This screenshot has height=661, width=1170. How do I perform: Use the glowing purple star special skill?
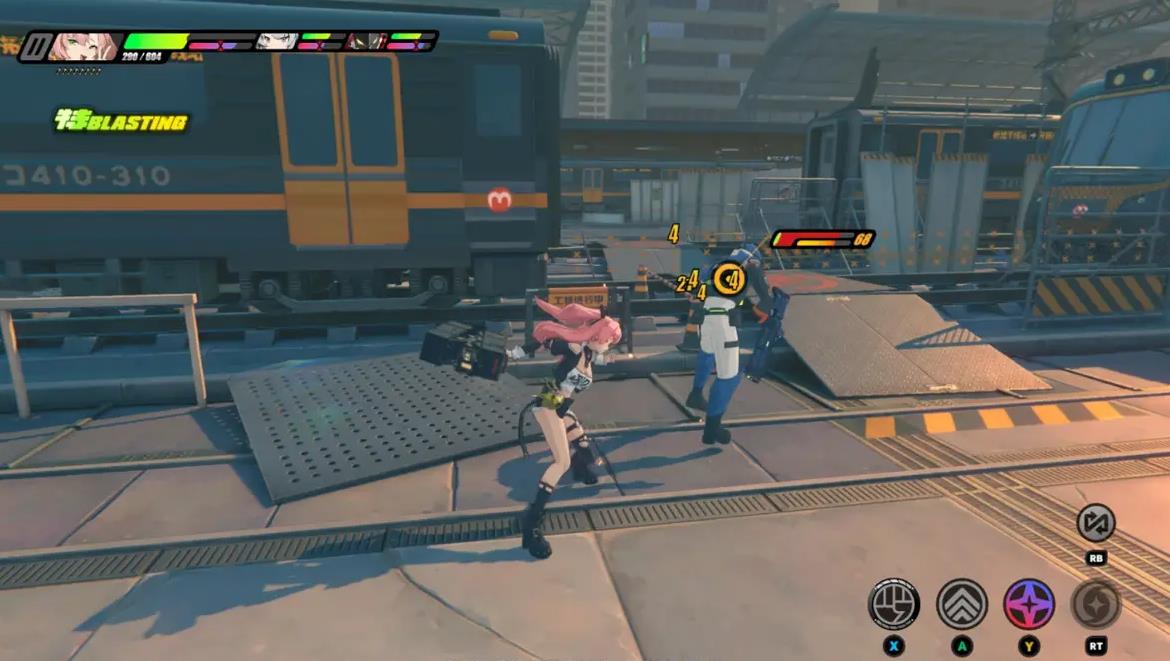(1029, 603)
